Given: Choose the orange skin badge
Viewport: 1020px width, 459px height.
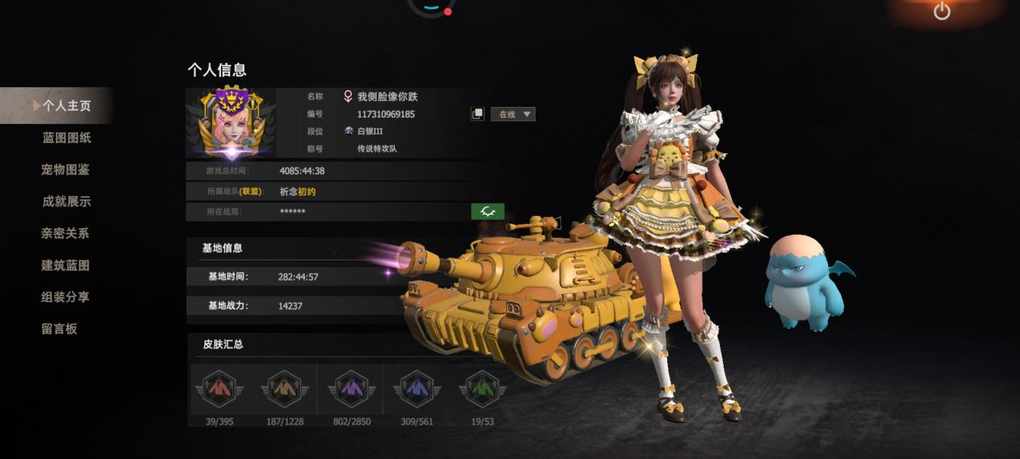Looking at the screenshot, I should tap(284, 388).
